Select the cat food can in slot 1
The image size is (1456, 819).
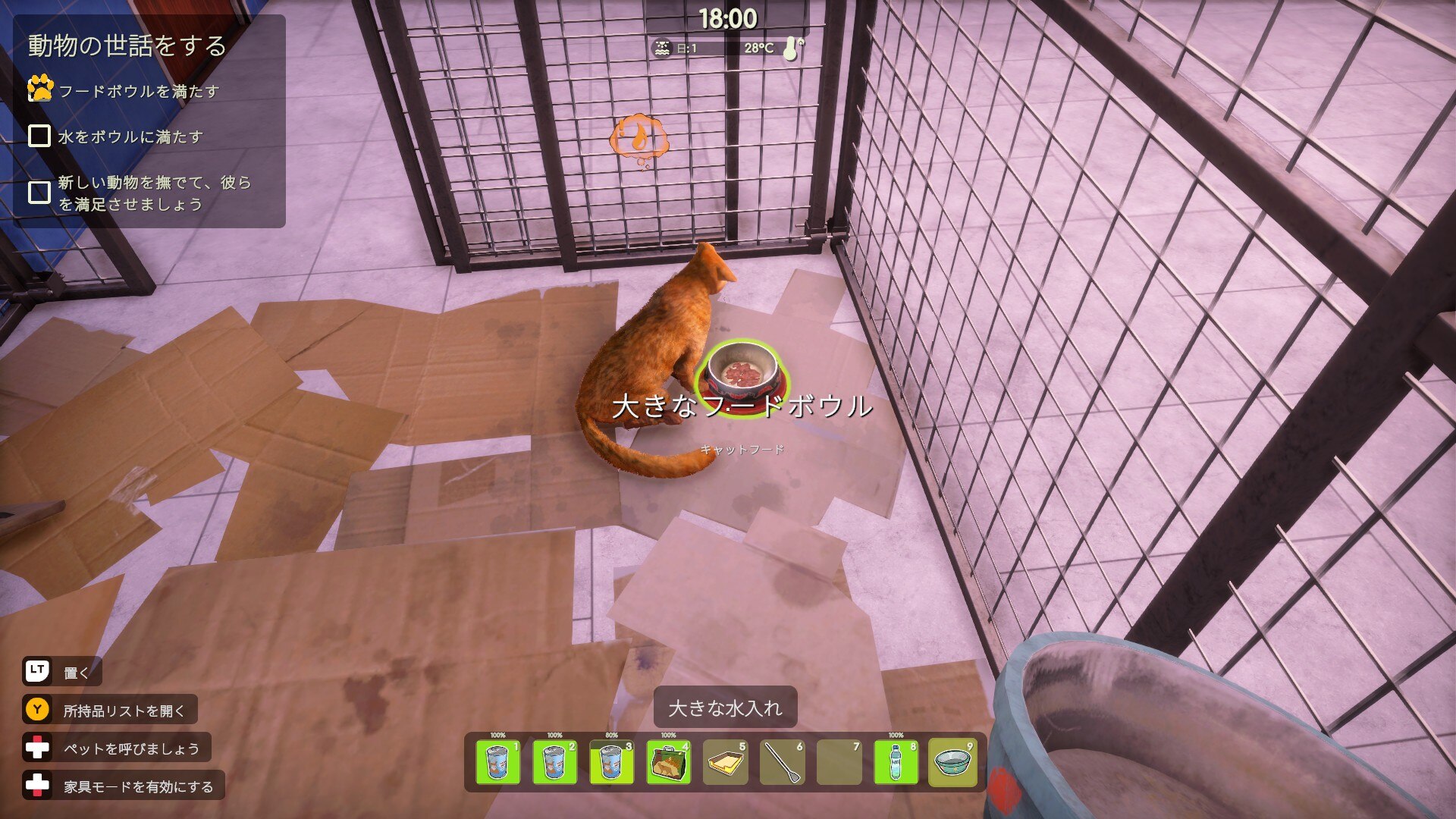(x=497, y=762)
